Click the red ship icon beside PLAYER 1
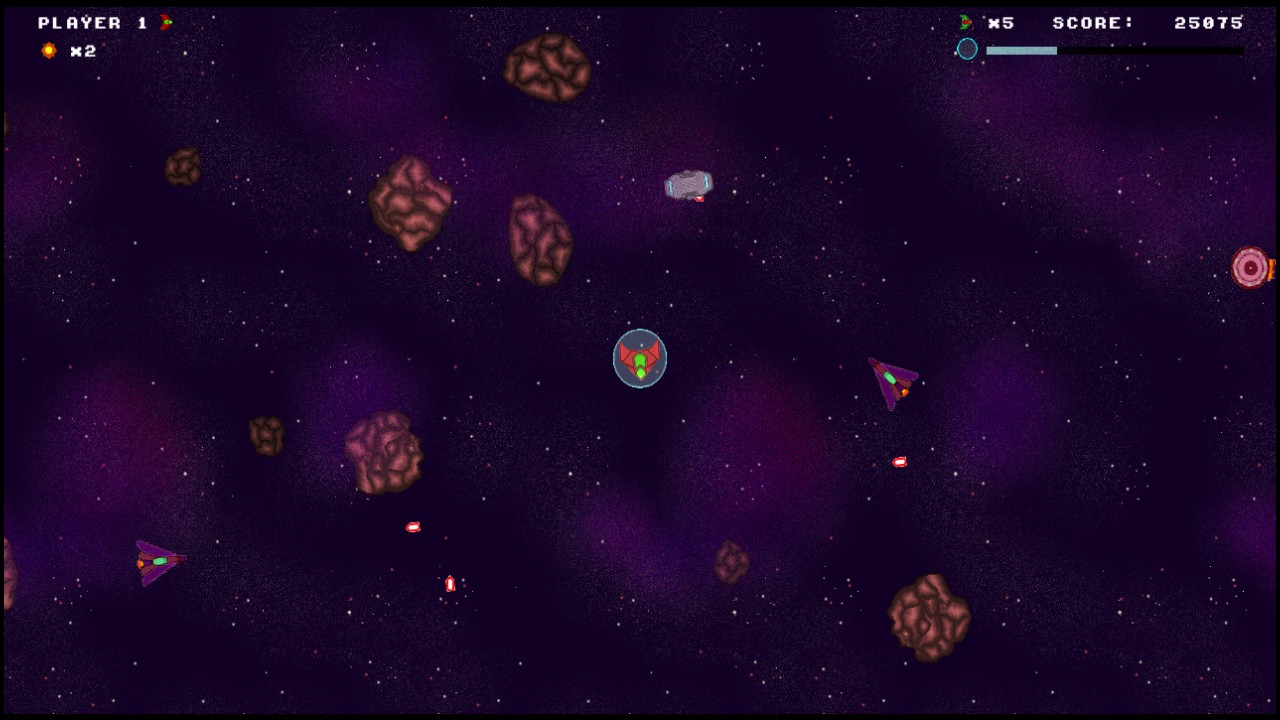This screenshot has width=1280, height=720. tap(166, 22)
